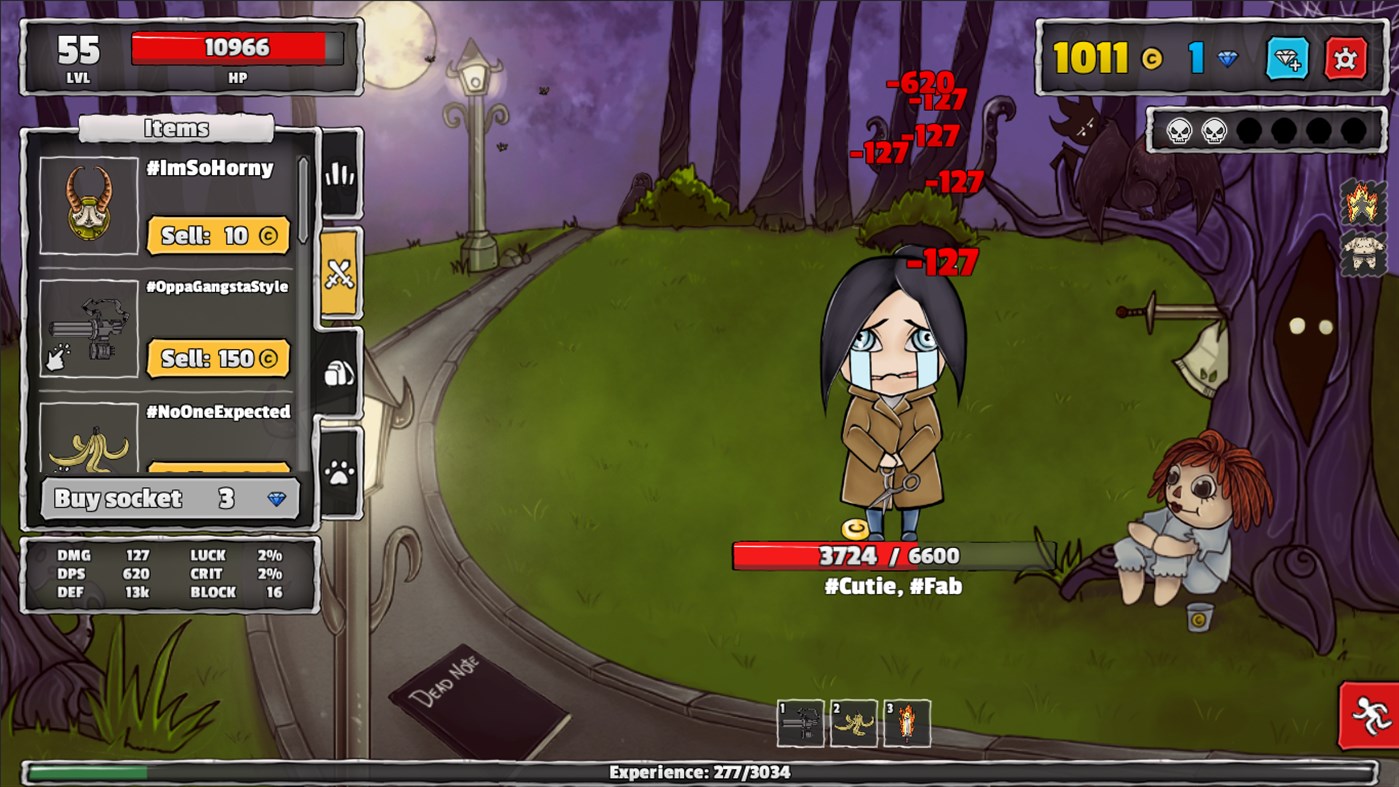The height and width of the screenshot is (787, 1399).
Task: Click the first skull kill indicator
Action: (1178, 129)
